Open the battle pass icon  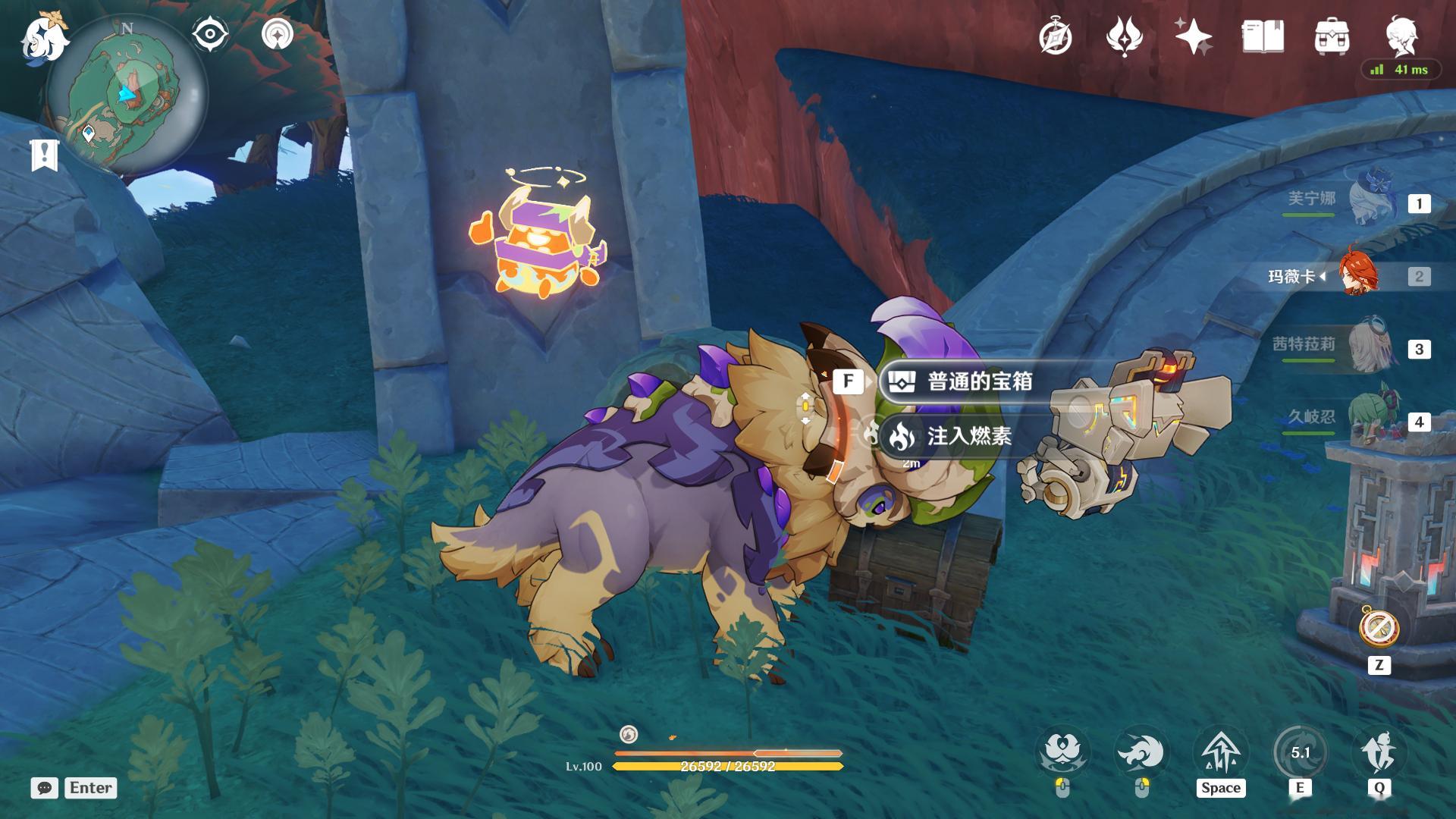[x=1124, y=36]
